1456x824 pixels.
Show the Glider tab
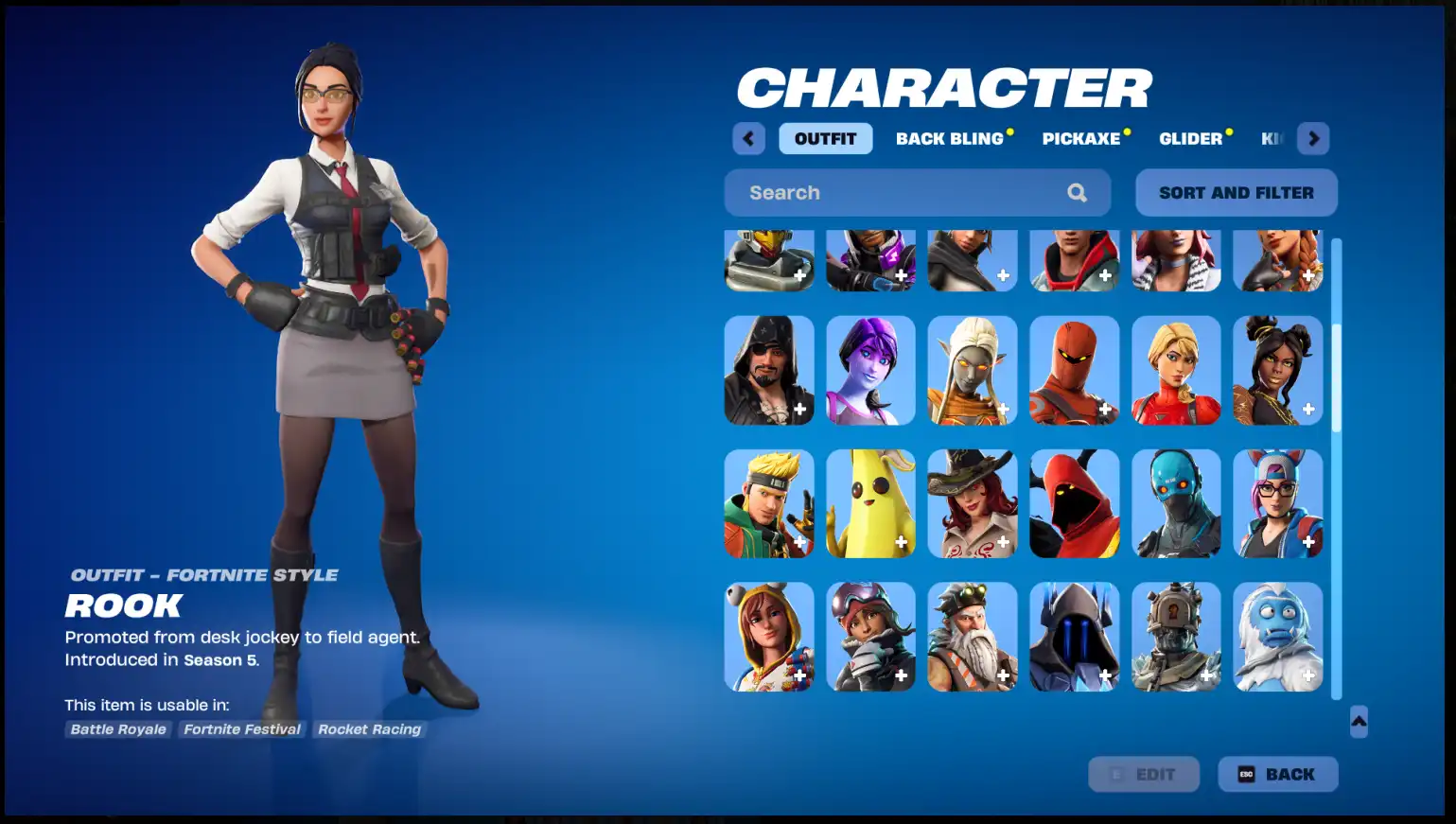1190,139
